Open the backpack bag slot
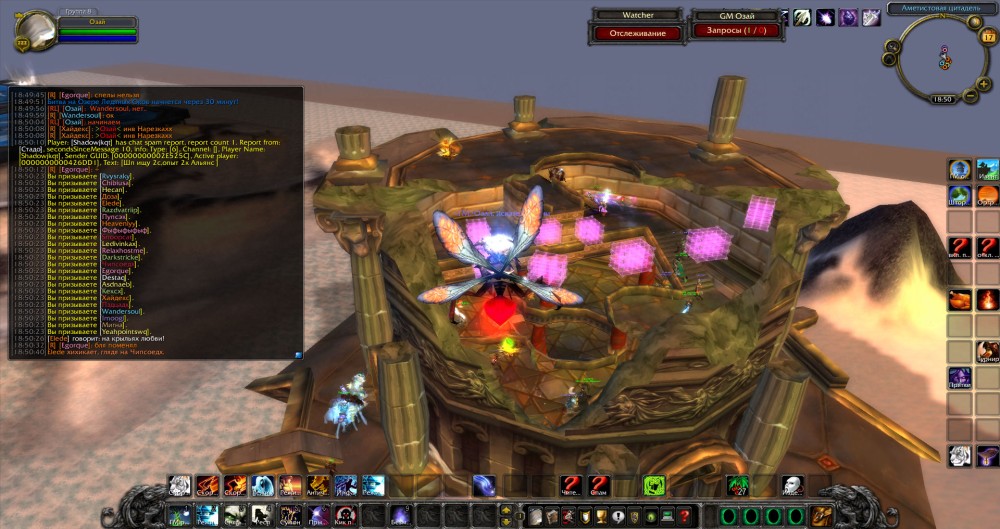This screenshot has width=1000, height=529. coord(822,515)
